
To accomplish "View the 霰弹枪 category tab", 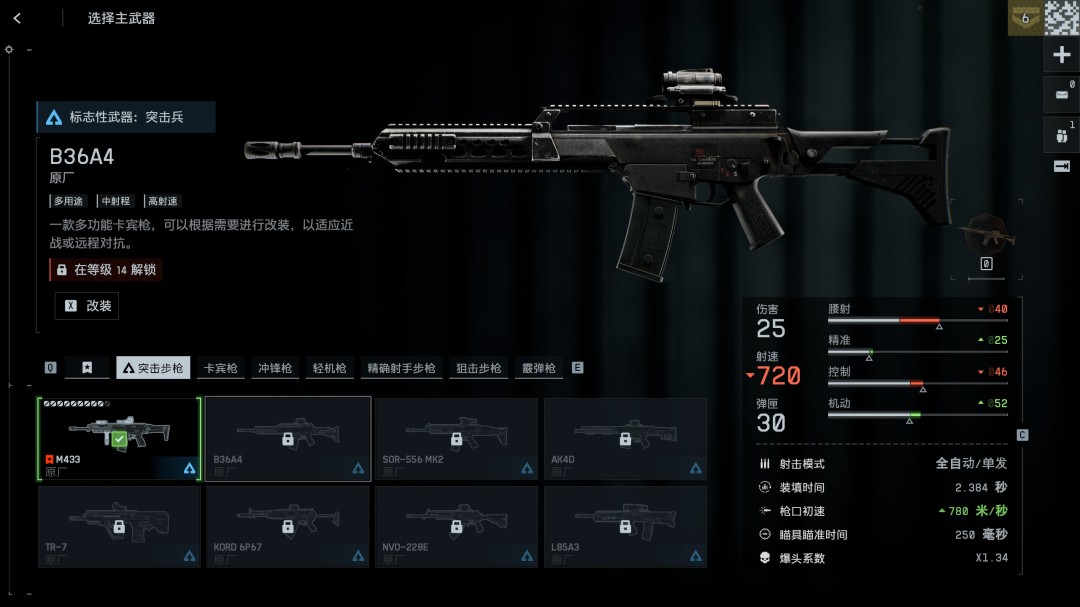I will point(538,368).
